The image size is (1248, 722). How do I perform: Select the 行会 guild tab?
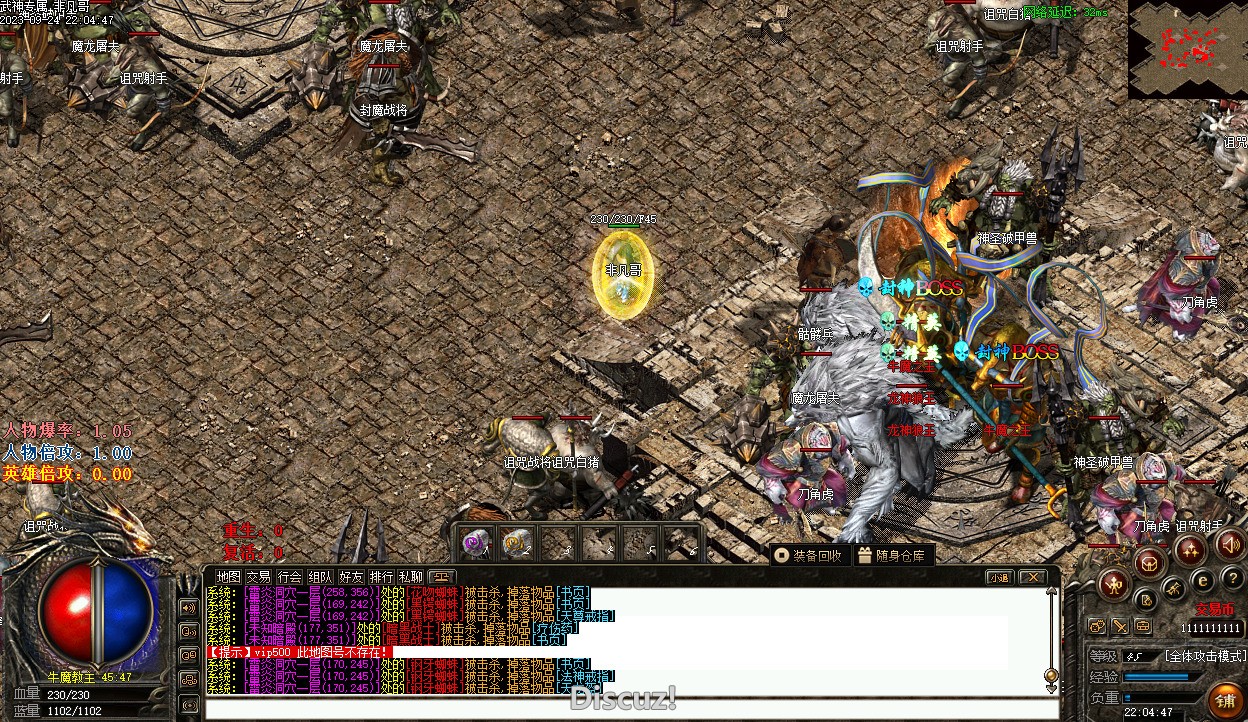290,577
